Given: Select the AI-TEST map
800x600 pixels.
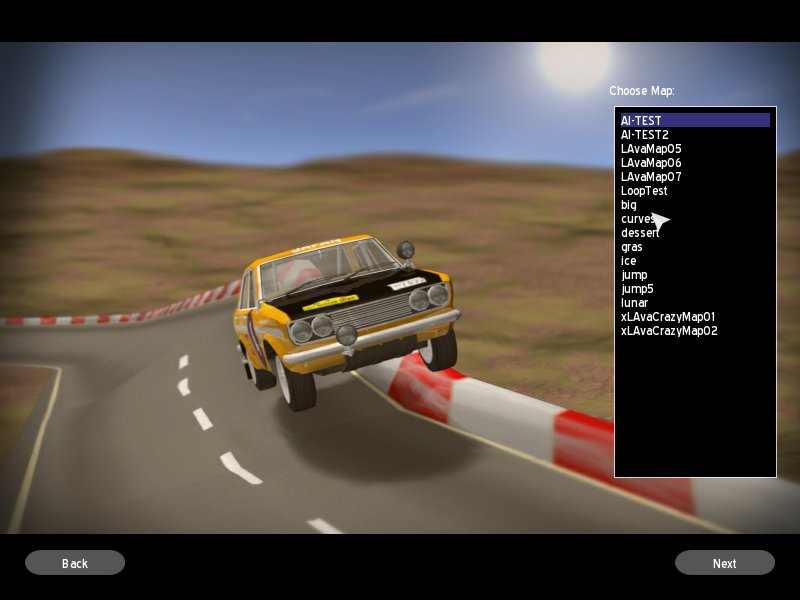Looking at the screenshot, I should (641, 121).
